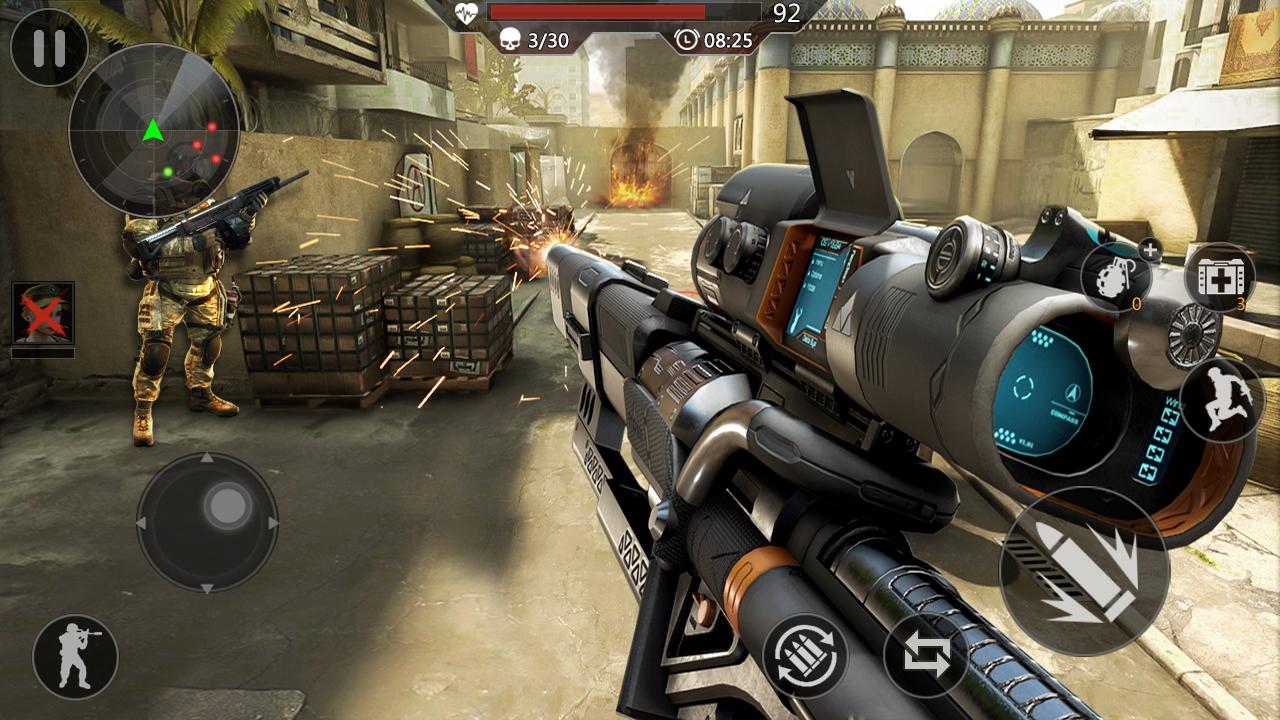Pause the game with the pause button
The width and height of the screenshot is (1280, 720).
48,48
